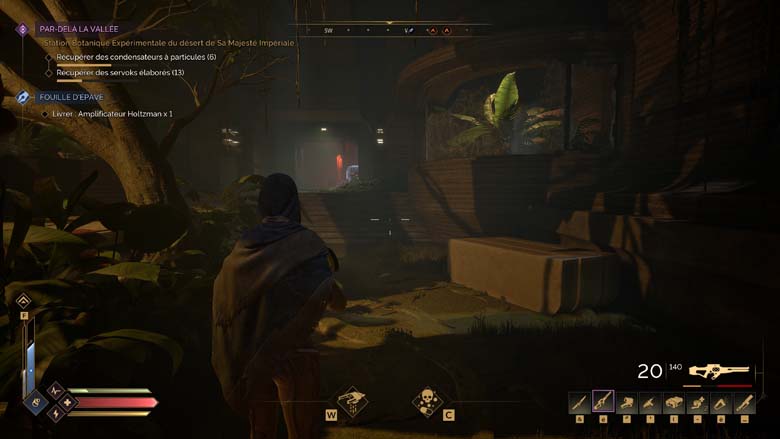Click the equipped rifle weapon icon
This screenshot has width=780, height=439.
pyautogui.click(x=718, y=371)
